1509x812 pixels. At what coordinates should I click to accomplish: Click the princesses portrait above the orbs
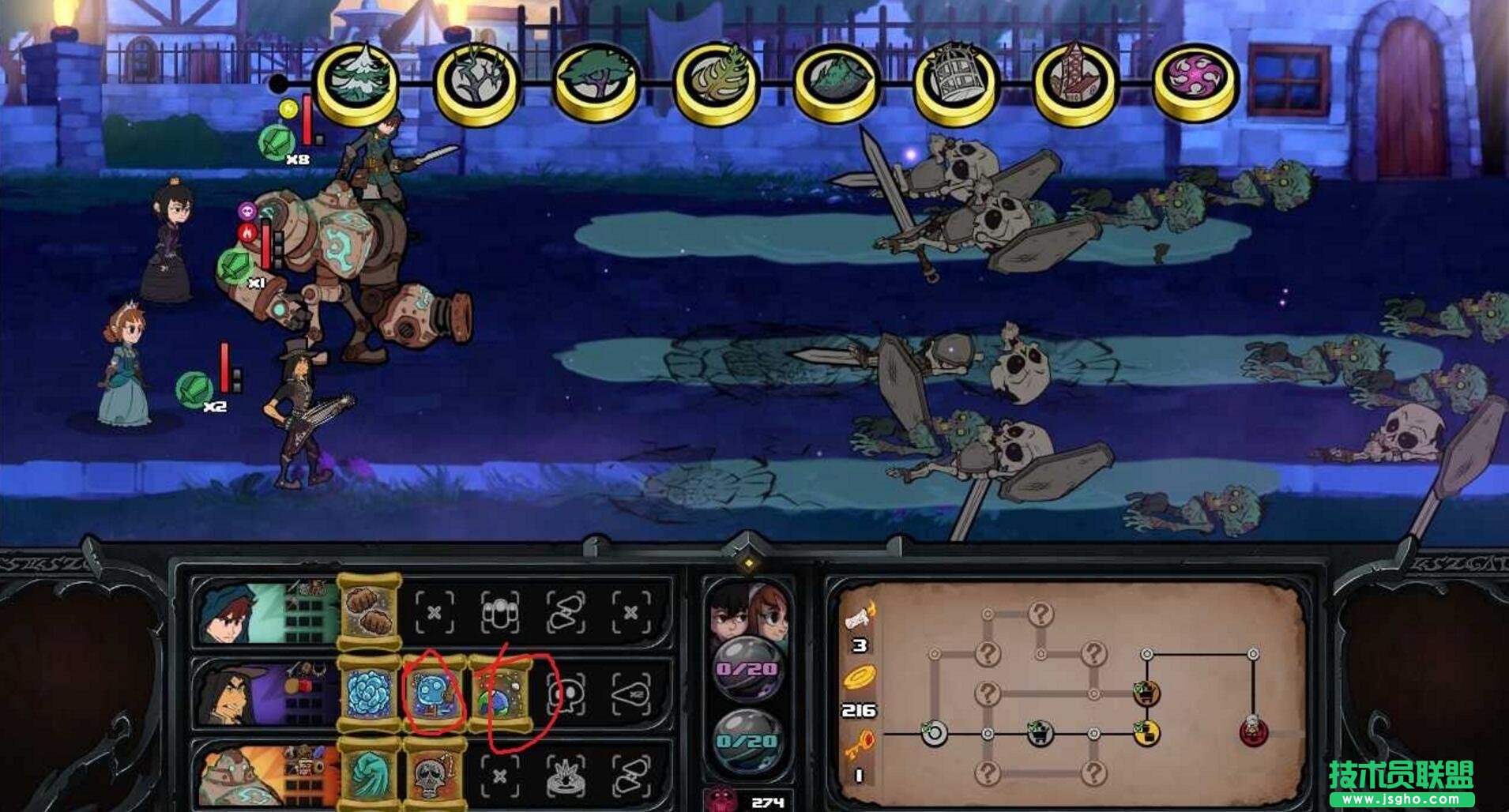click(x=747, y=613)
